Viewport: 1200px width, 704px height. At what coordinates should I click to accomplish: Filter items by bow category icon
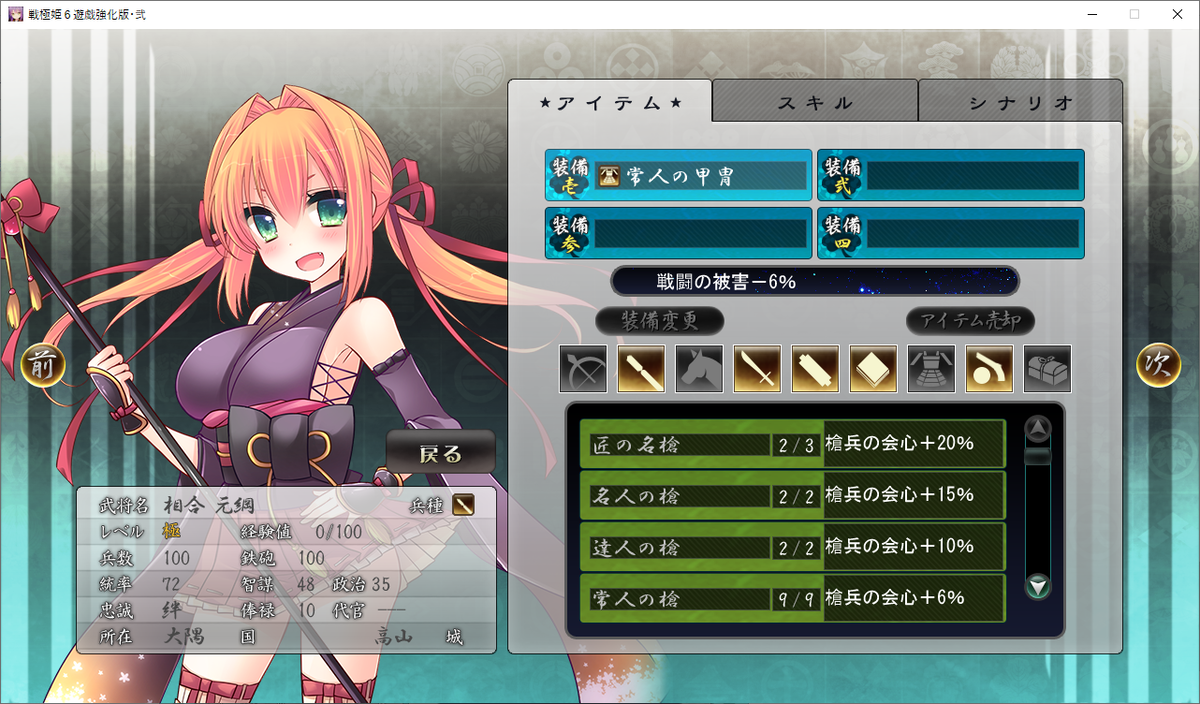583,369
